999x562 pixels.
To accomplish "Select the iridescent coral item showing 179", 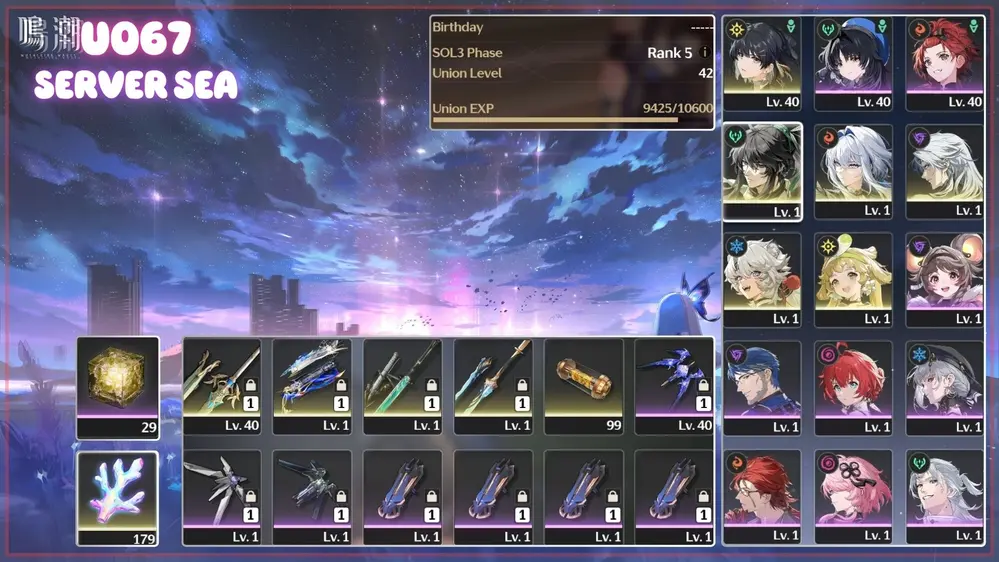I will (x=118, y=490).
